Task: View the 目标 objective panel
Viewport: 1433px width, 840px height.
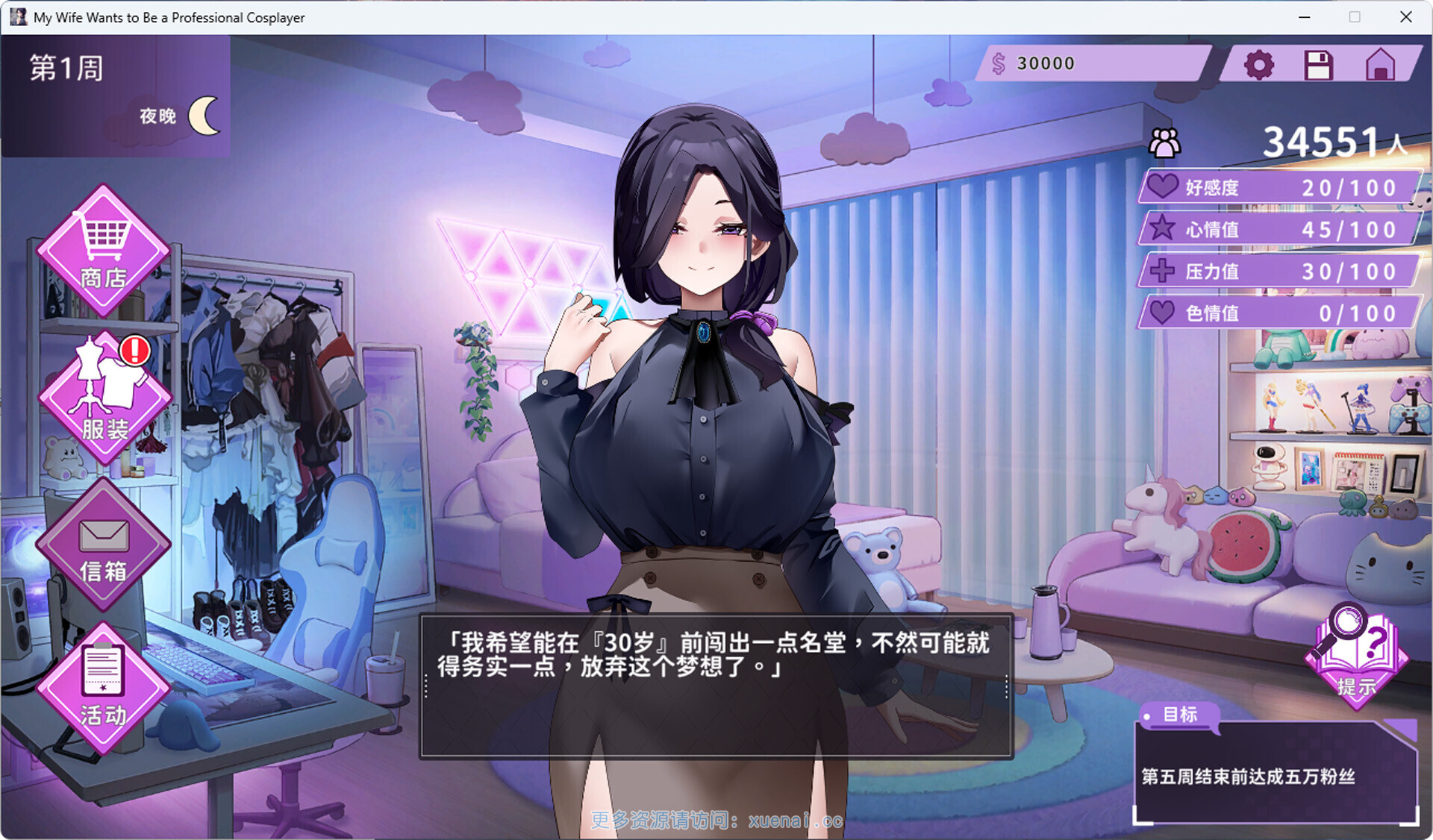Action: 1275,772
